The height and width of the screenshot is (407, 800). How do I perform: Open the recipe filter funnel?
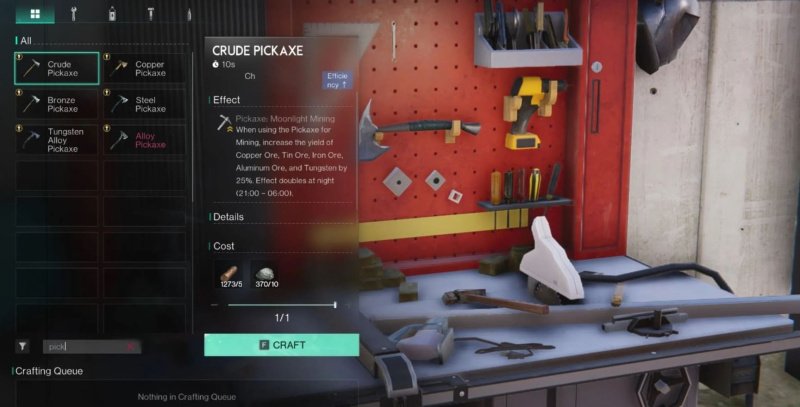pyautogui.click(x=22, y=346)
